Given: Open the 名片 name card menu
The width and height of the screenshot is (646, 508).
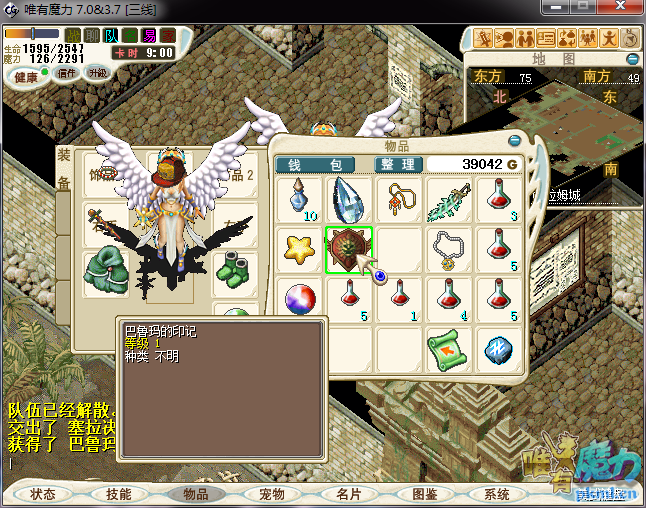Looking at the screenshot, I should point(348,494).
